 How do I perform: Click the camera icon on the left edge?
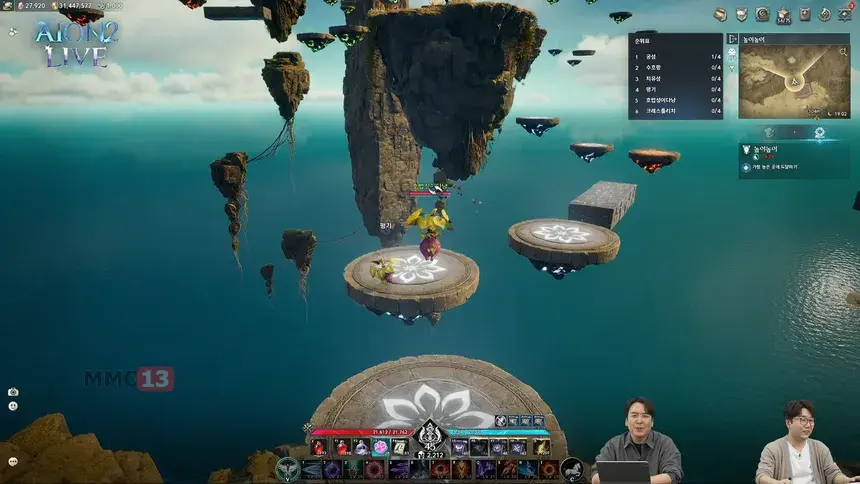coord(13,392)
